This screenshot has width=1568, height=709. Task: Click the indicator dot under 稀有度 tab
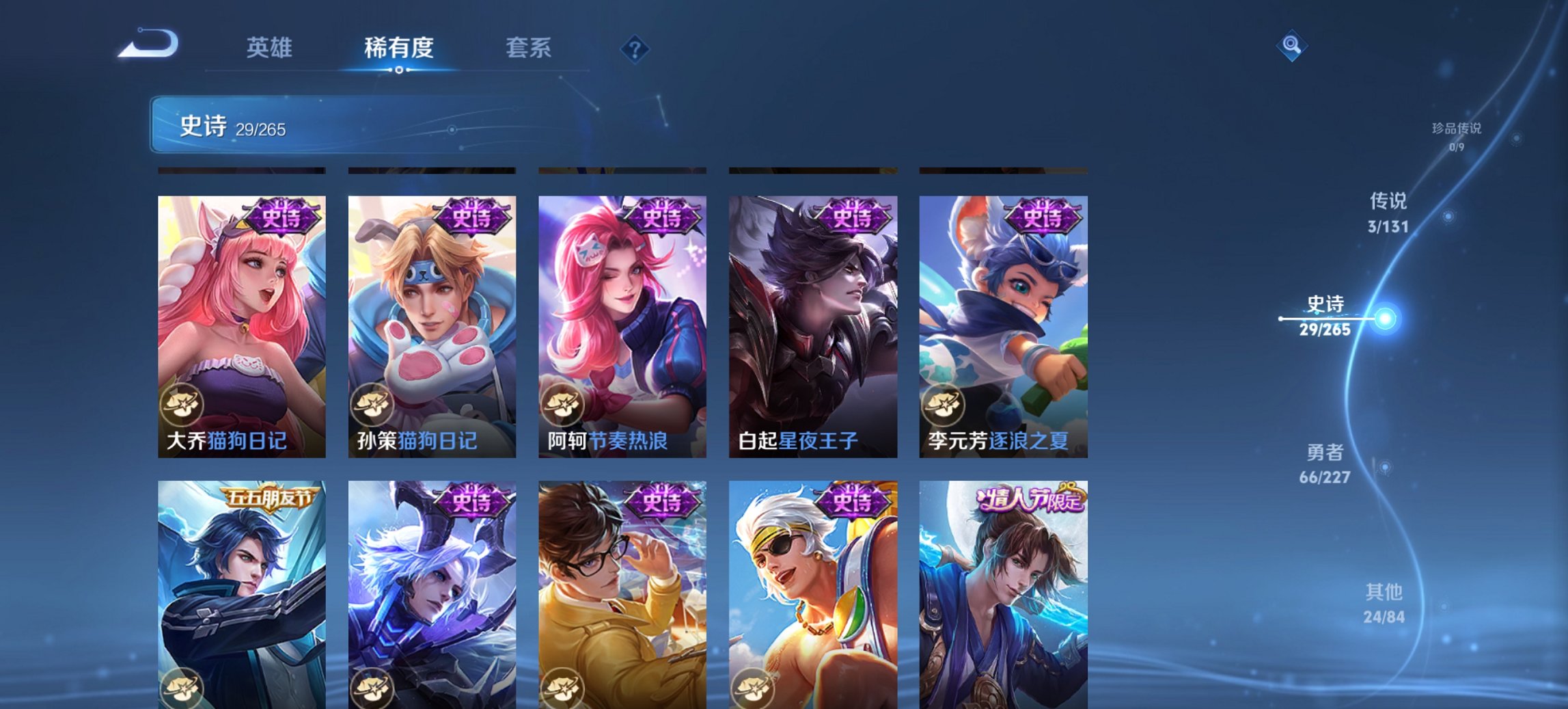click(x=398, y=69)
